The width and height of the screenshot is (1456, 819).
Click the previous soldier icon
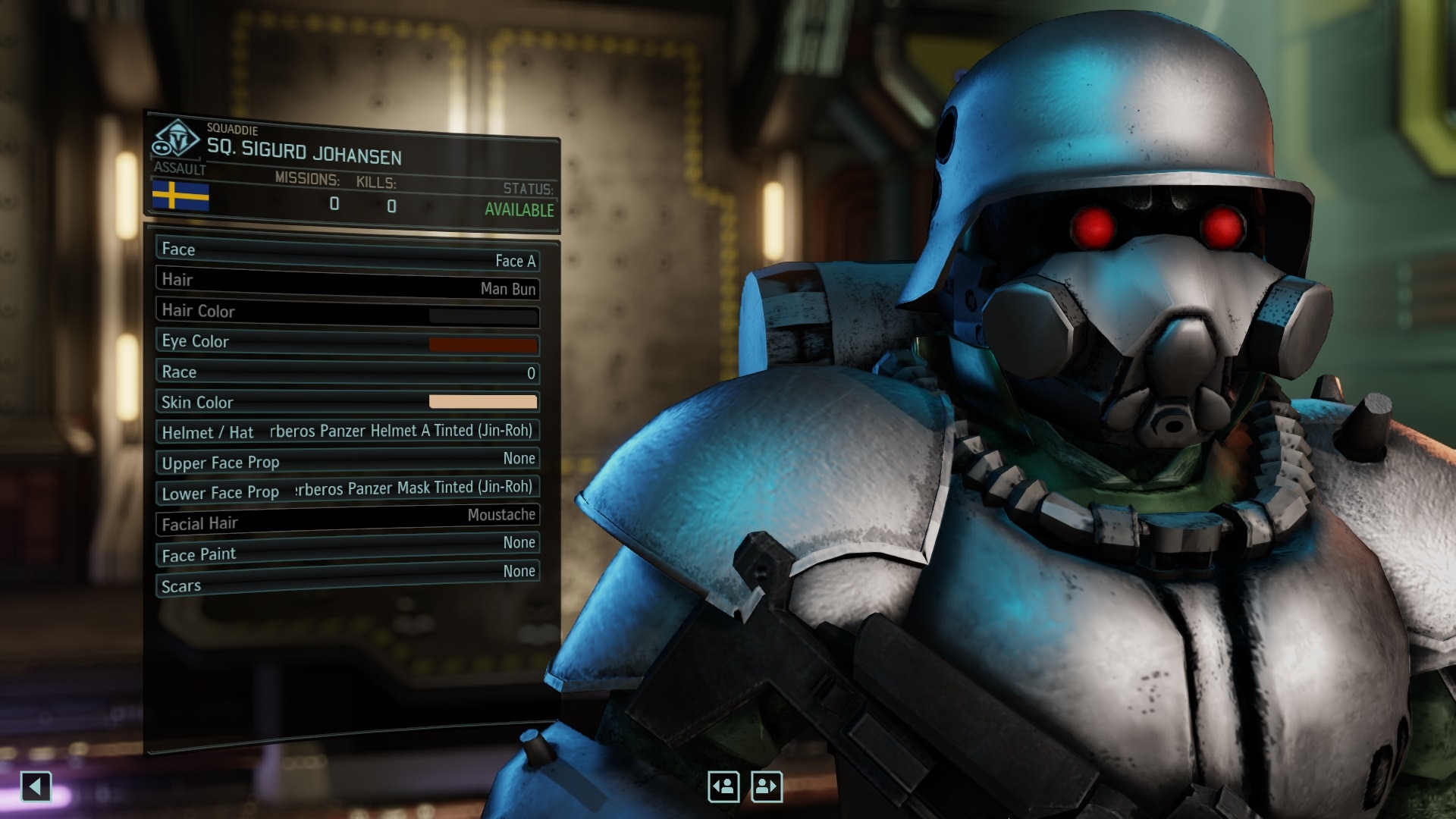(x=723, y=787)
